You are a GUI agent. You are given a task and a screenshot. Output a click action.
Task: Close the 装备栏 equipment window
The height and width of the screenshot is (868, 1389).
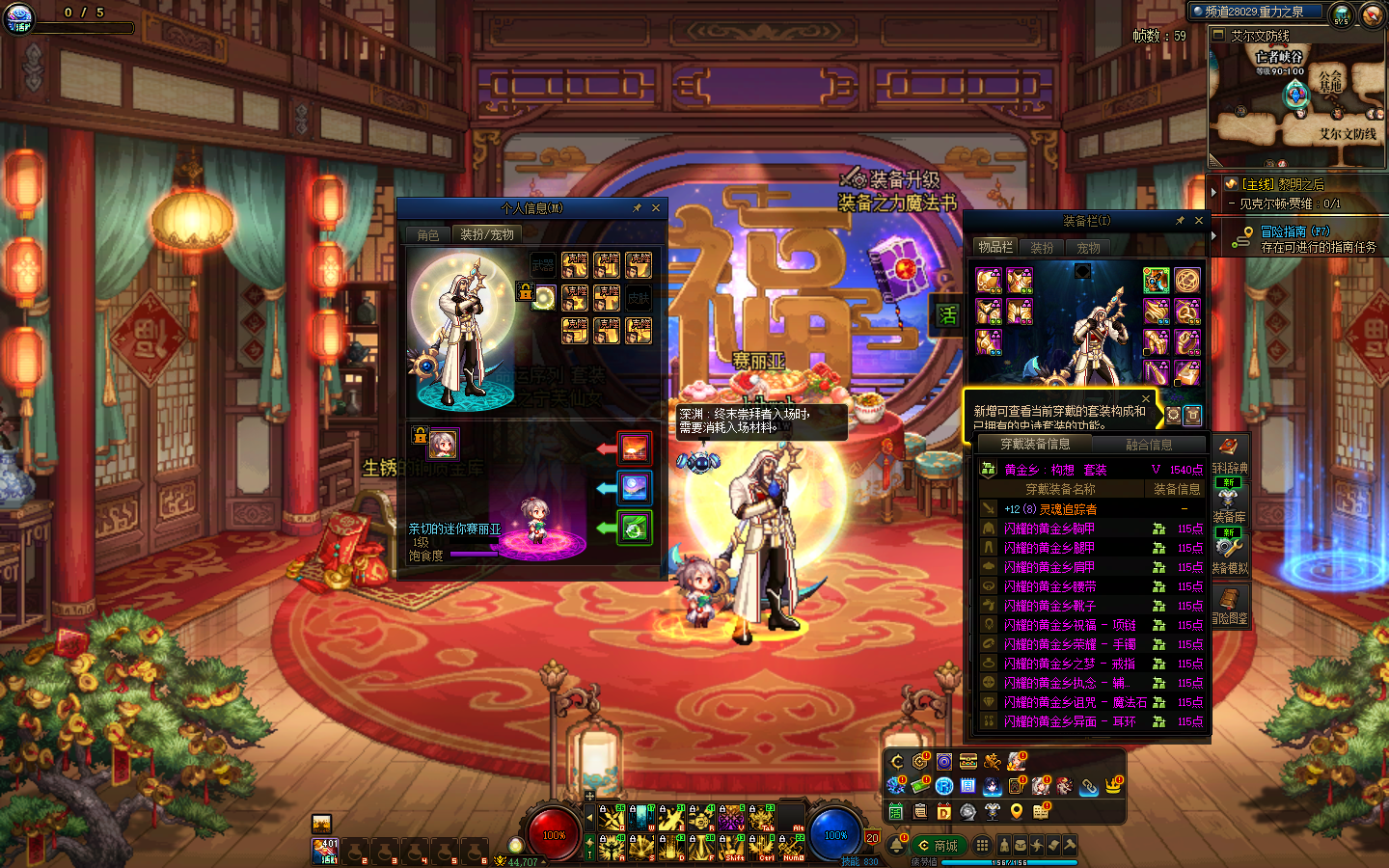(x=1199, y=221)
